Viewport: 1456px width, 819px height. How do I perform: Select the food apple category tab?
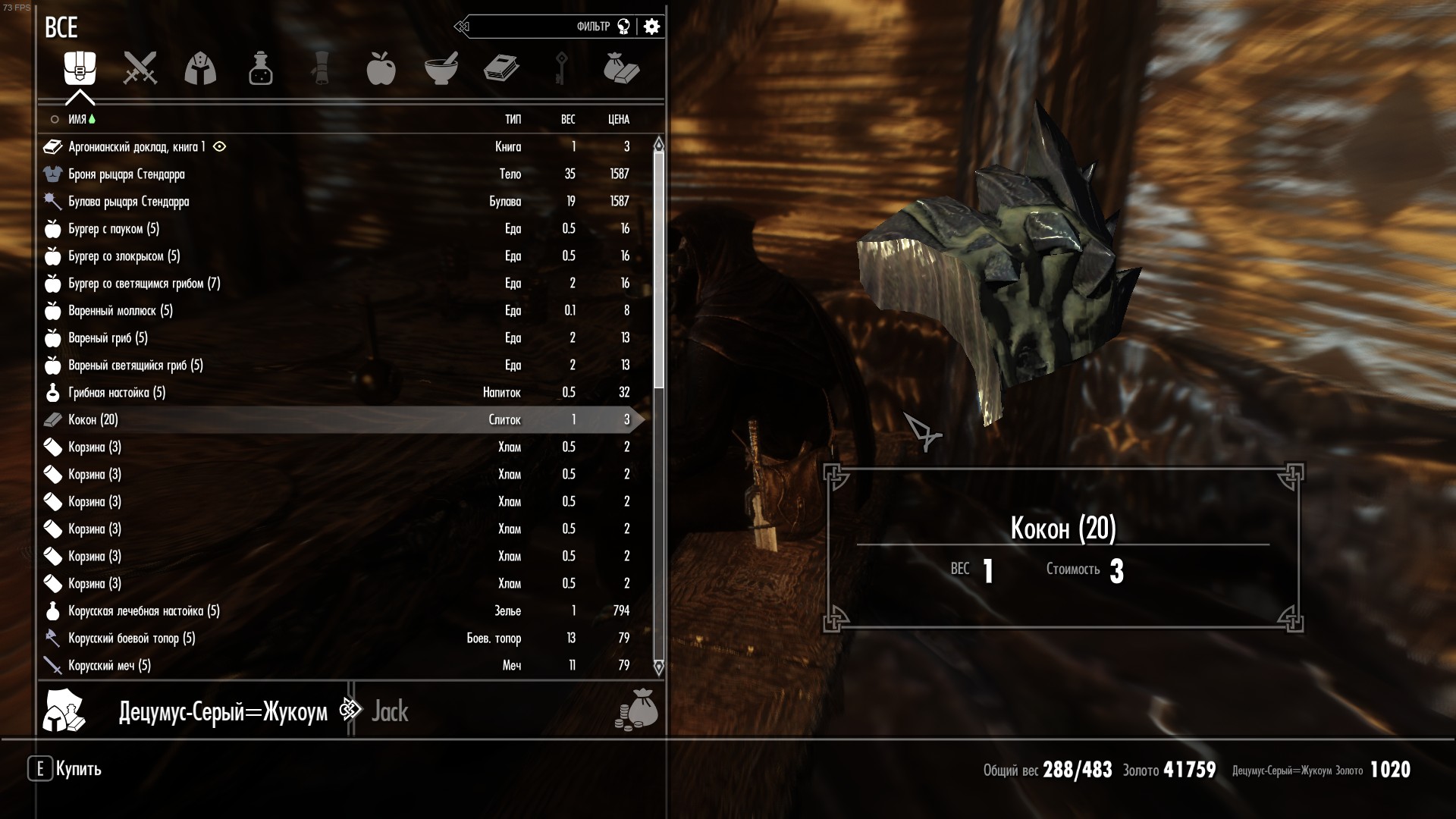[x=381, y=68]
